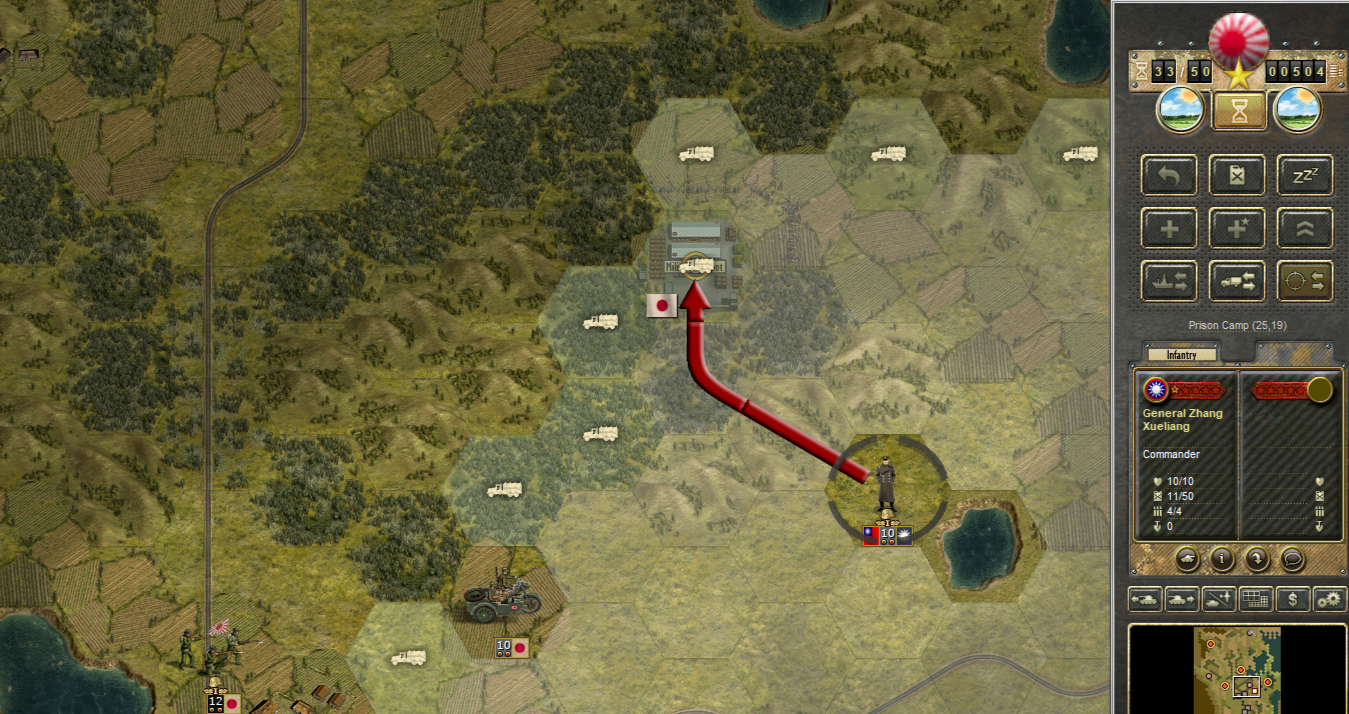Open game options with the gears button

1329,599
